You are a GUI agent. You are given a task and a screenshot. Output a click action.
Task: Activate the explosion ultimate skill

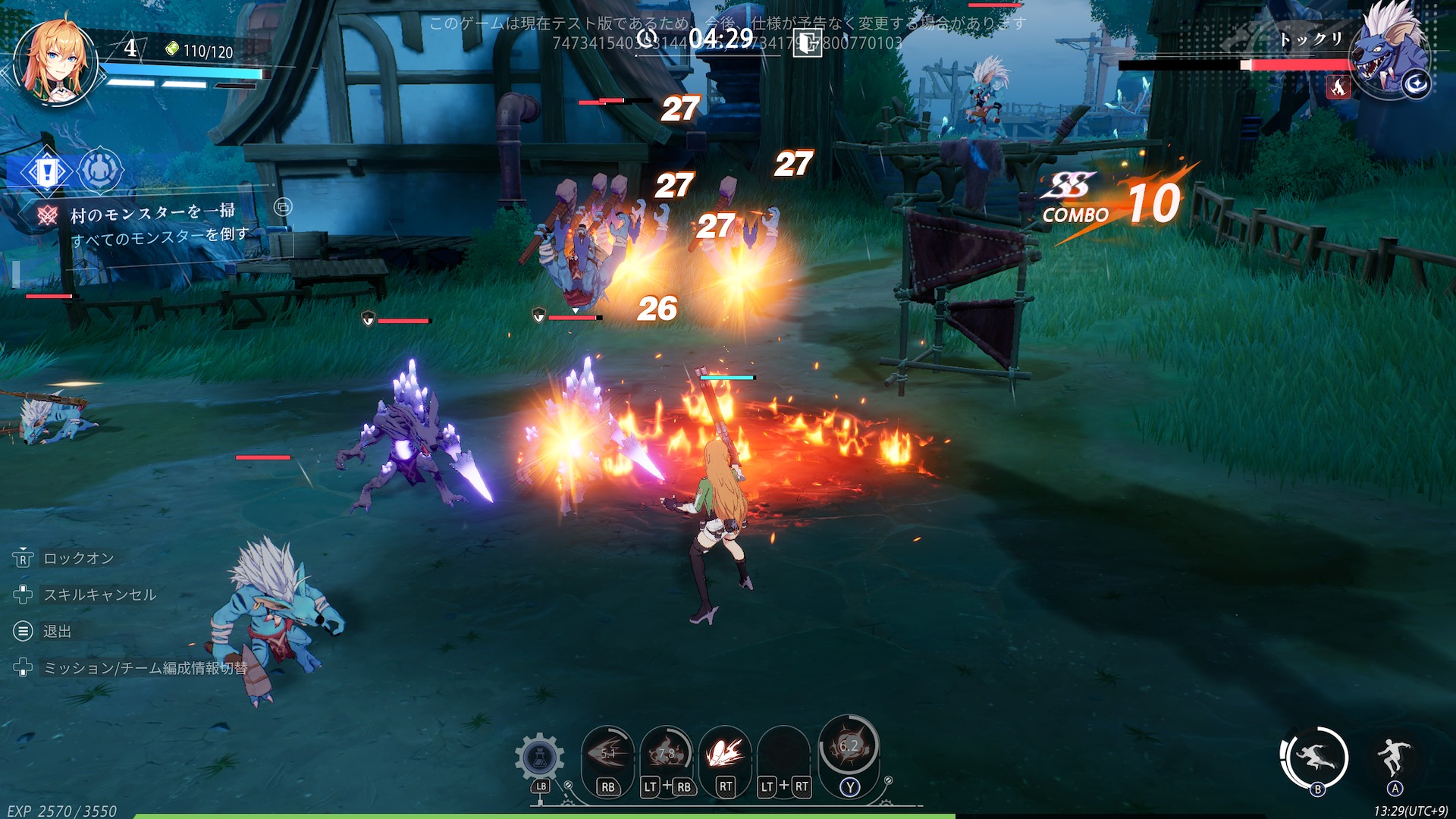click(x=849, y=746)
